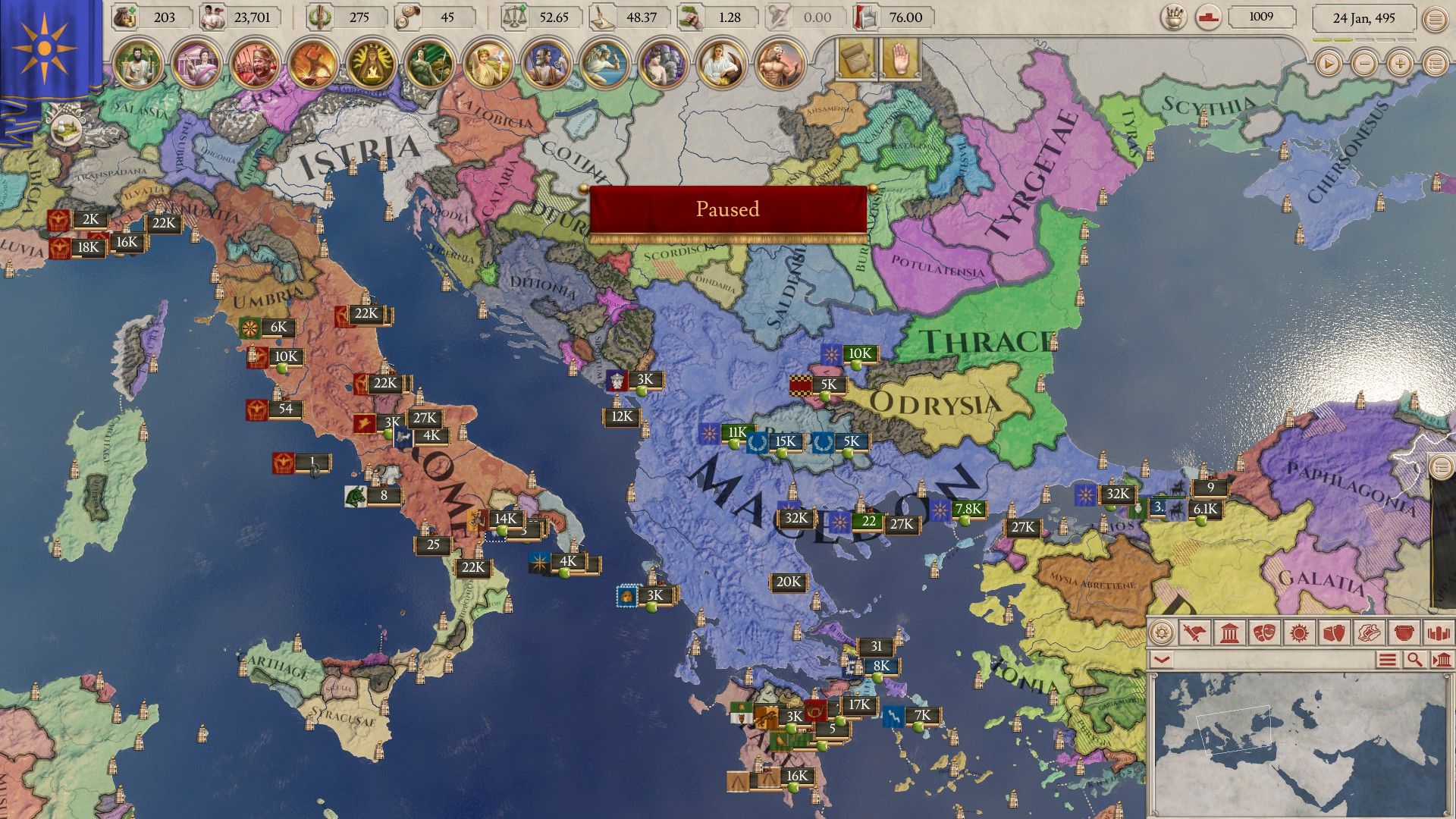1456x819 pixels.
Task: Expand the chevron above the minimap
Action: coord(1161,661)
